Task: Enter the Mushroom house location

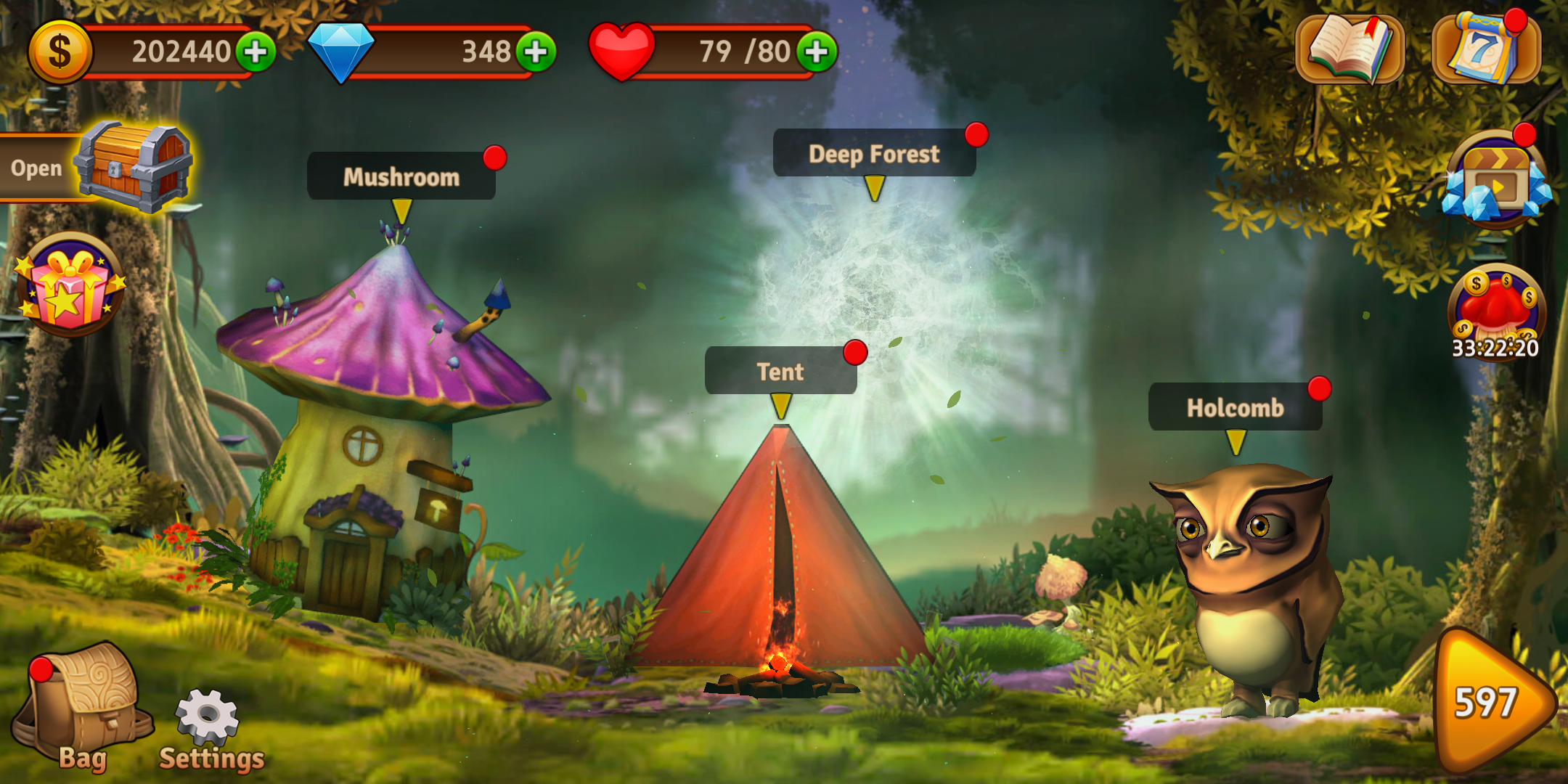Action: [x=401, y=176]
